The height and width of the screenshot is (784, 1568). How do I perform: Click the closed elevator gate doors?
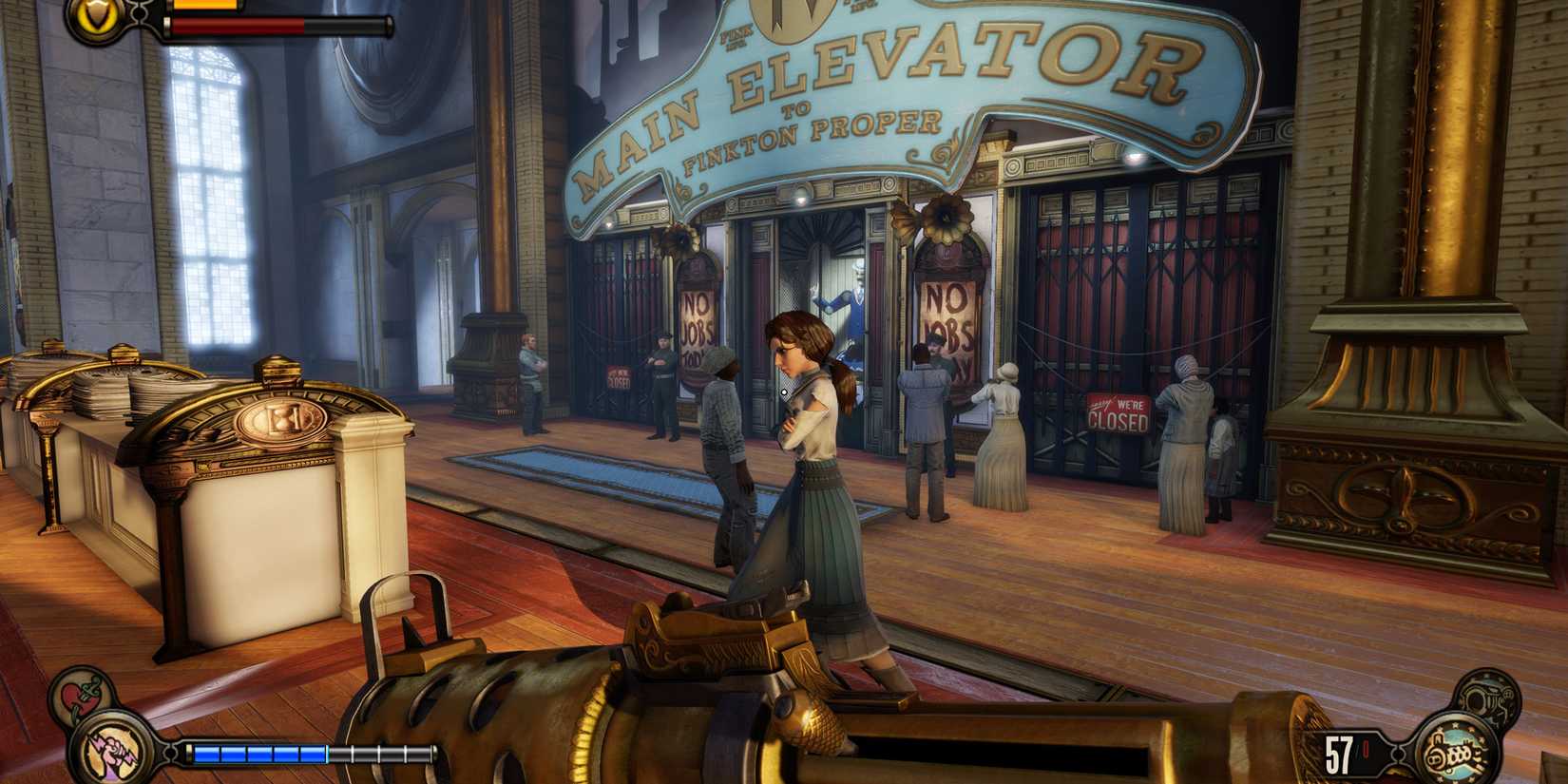coord(1131,285)
